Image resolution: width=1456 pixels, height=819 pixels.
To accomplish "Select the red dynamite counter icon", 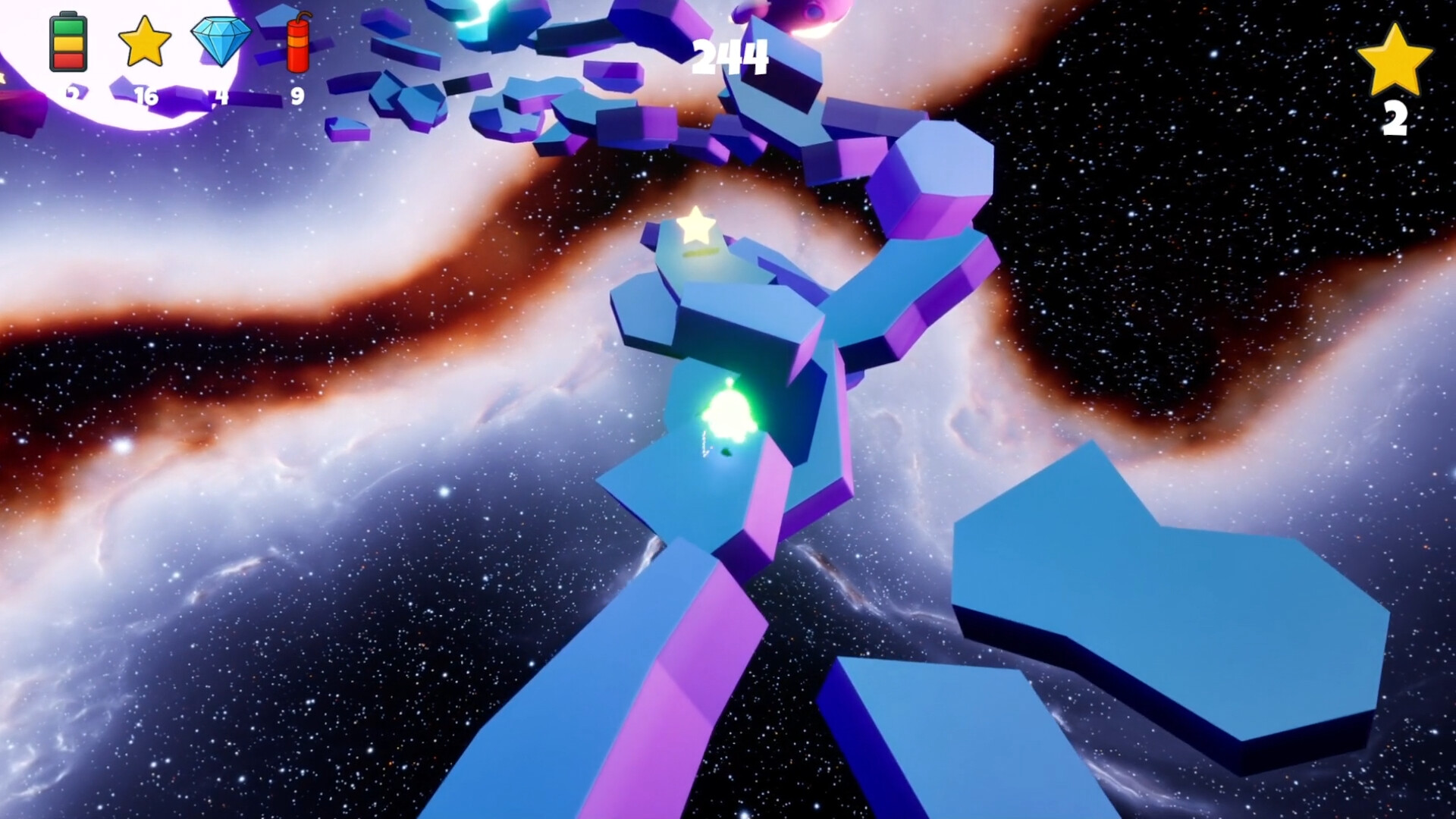I will tap(298, 44).
